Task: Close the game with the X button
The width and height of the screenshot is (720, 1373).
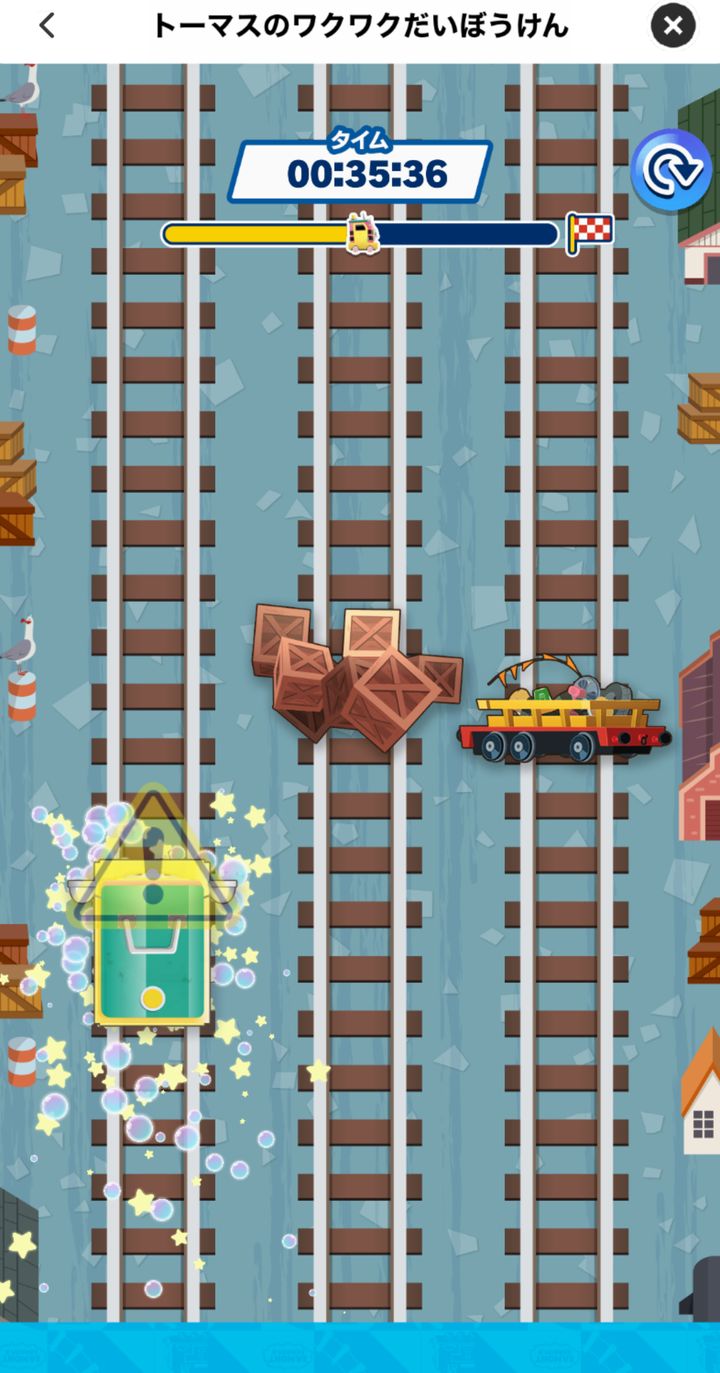Action: pyautogui.click(x=673, y=26)
